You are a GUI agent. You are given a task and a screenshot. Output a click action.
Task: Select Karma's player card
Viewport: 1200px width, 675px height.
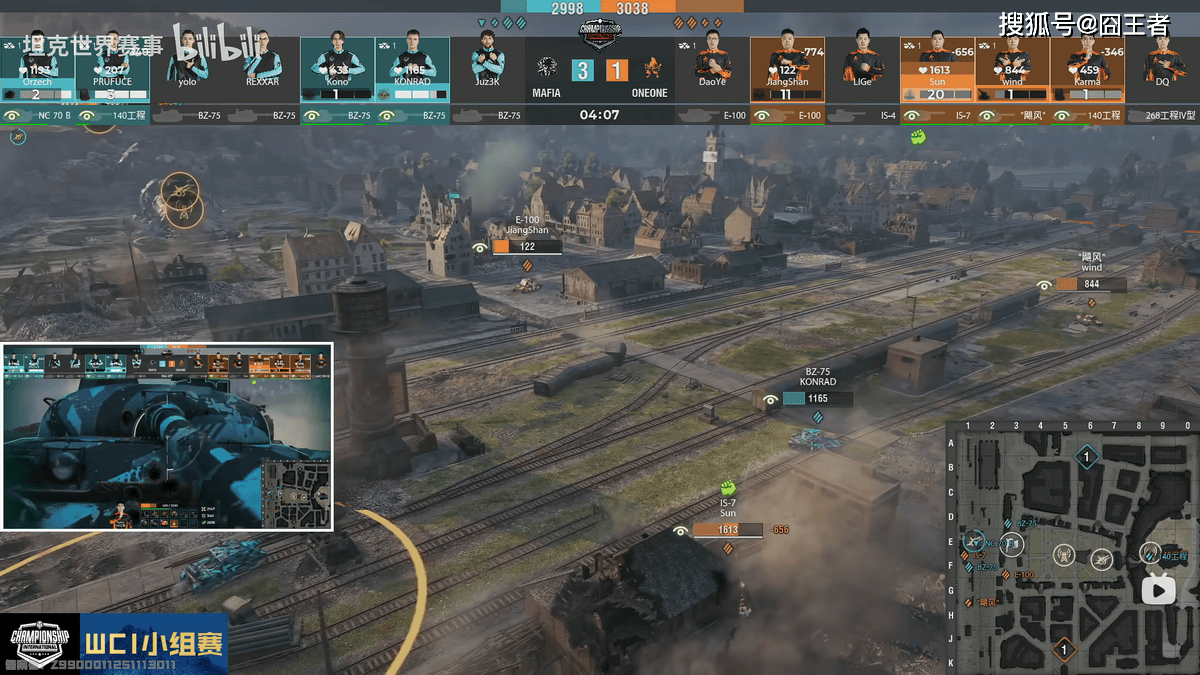(1087, 70)
